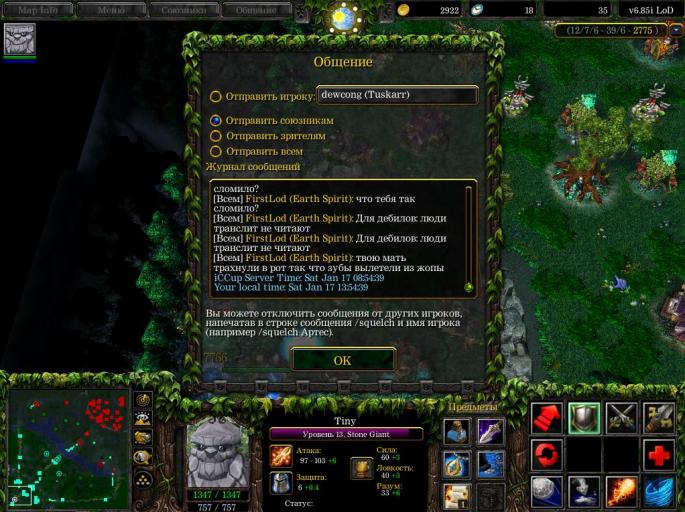This screenshot has width=685, height=512.
Task: Select 'Отправить зрителям' radio option
Action: 216,136
